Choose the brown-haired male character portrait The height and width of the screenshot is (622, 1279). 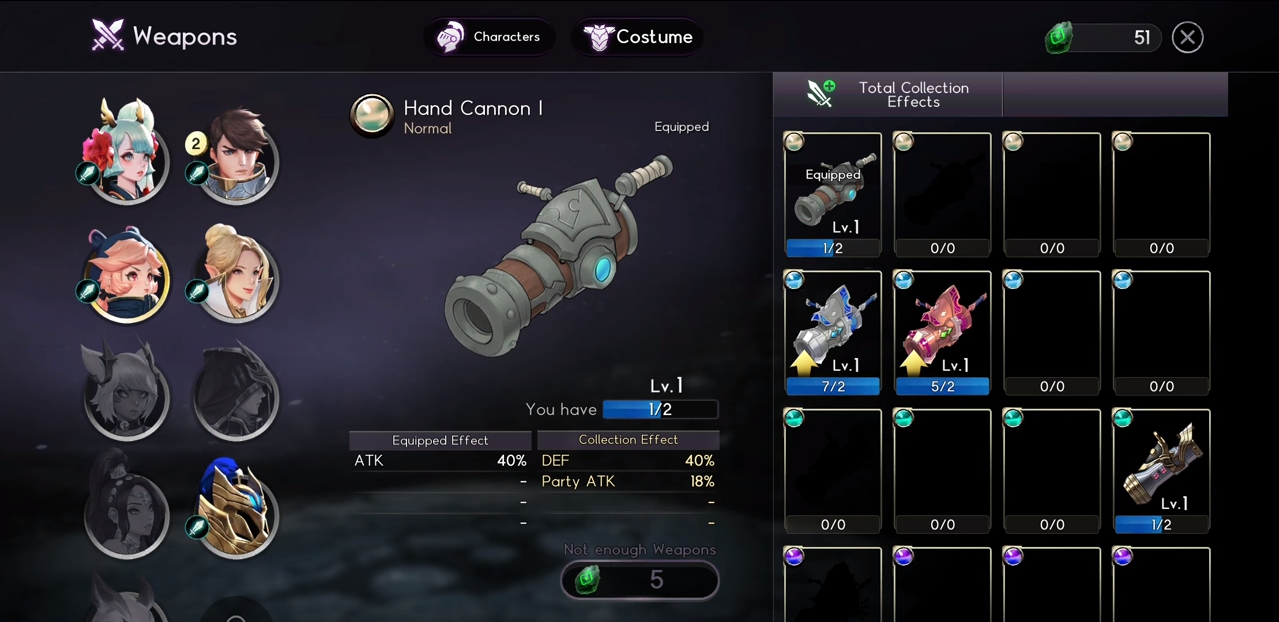coord(236,155)
